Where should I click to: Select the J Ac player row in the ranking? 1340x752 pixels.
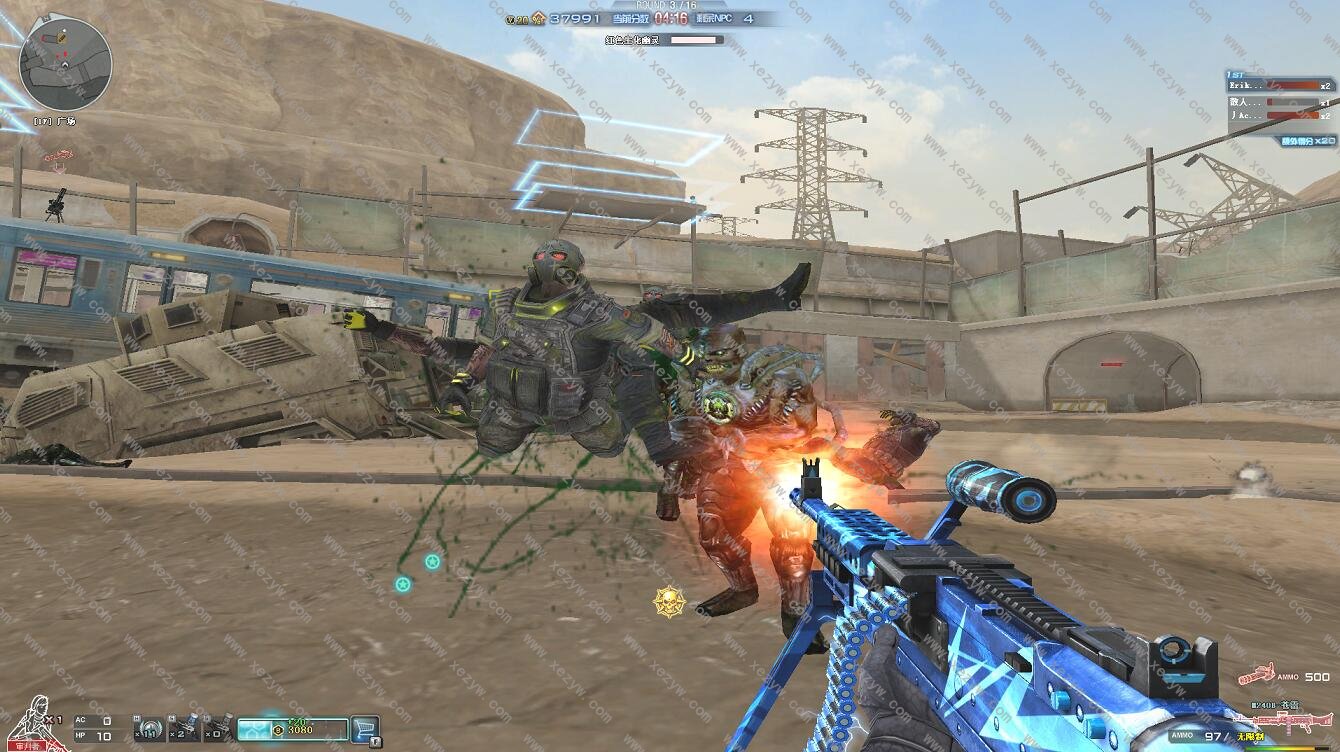click(x=1282, y=116)
